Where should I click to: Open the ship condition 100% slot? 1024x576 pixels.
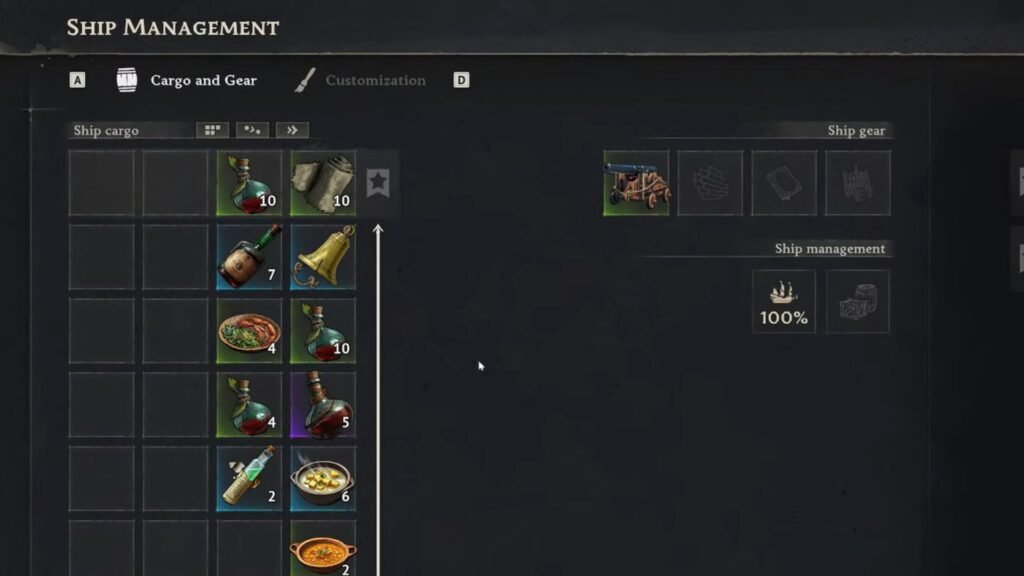[784, 301]
